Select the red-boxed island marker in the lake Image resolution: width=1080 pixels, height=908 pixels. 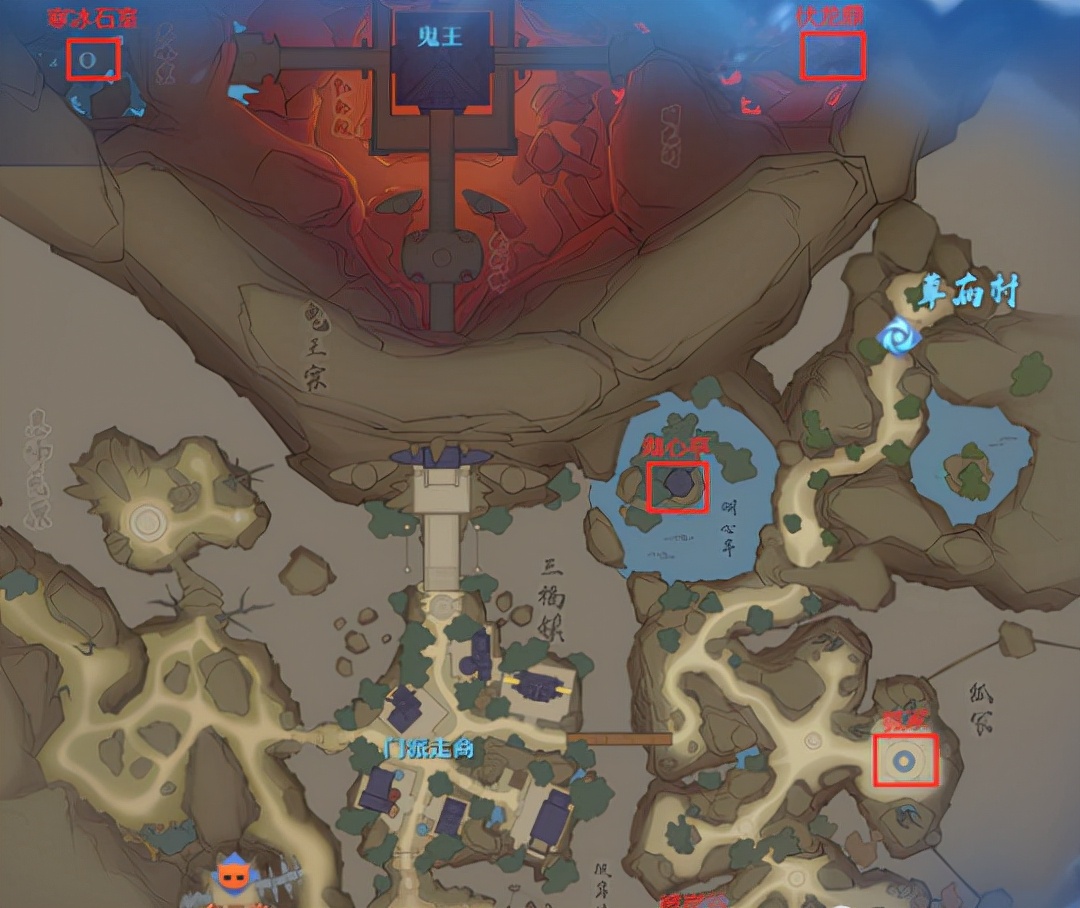677,487
